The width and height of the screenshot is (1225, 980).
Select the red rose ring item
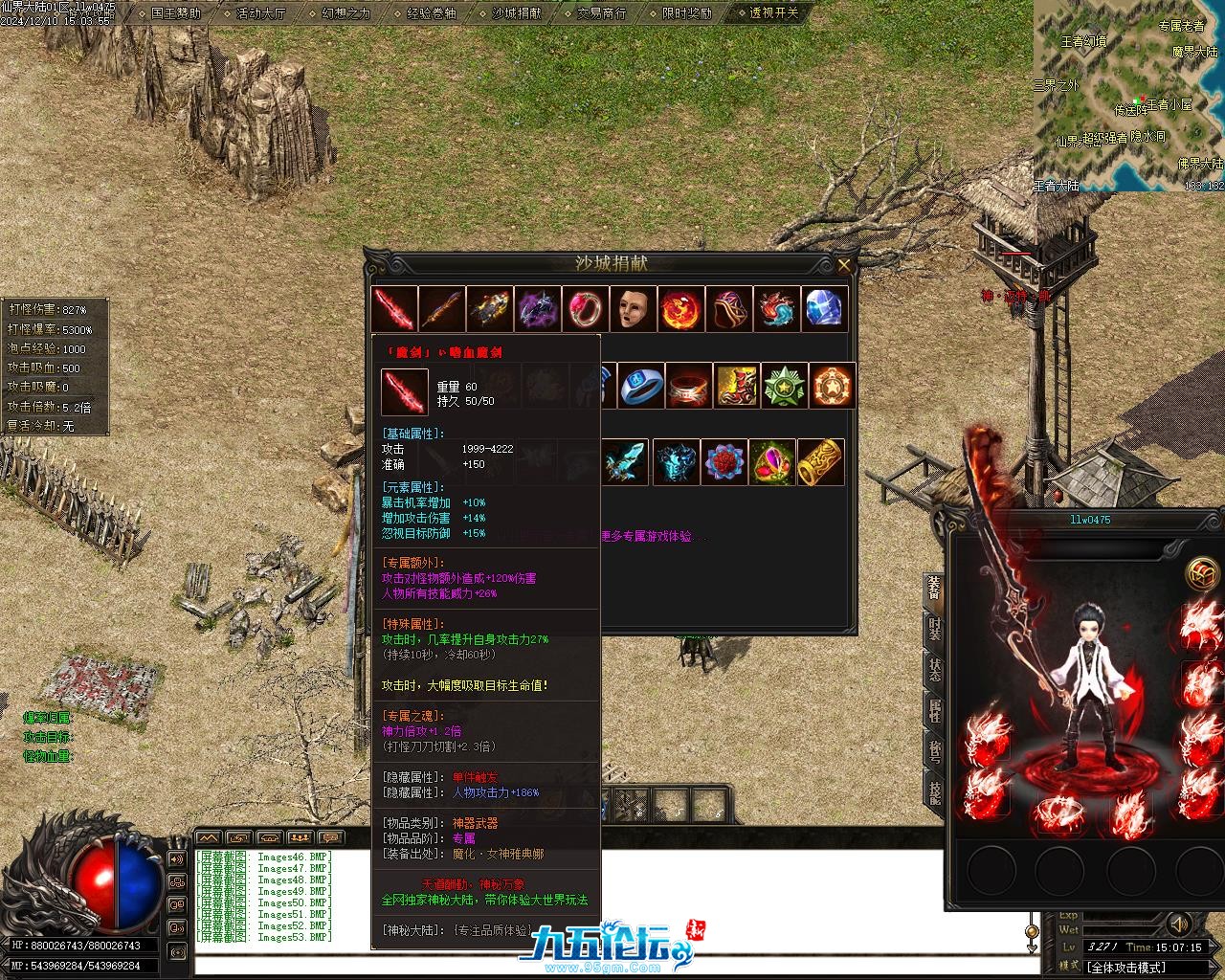[x=724, y=462]
